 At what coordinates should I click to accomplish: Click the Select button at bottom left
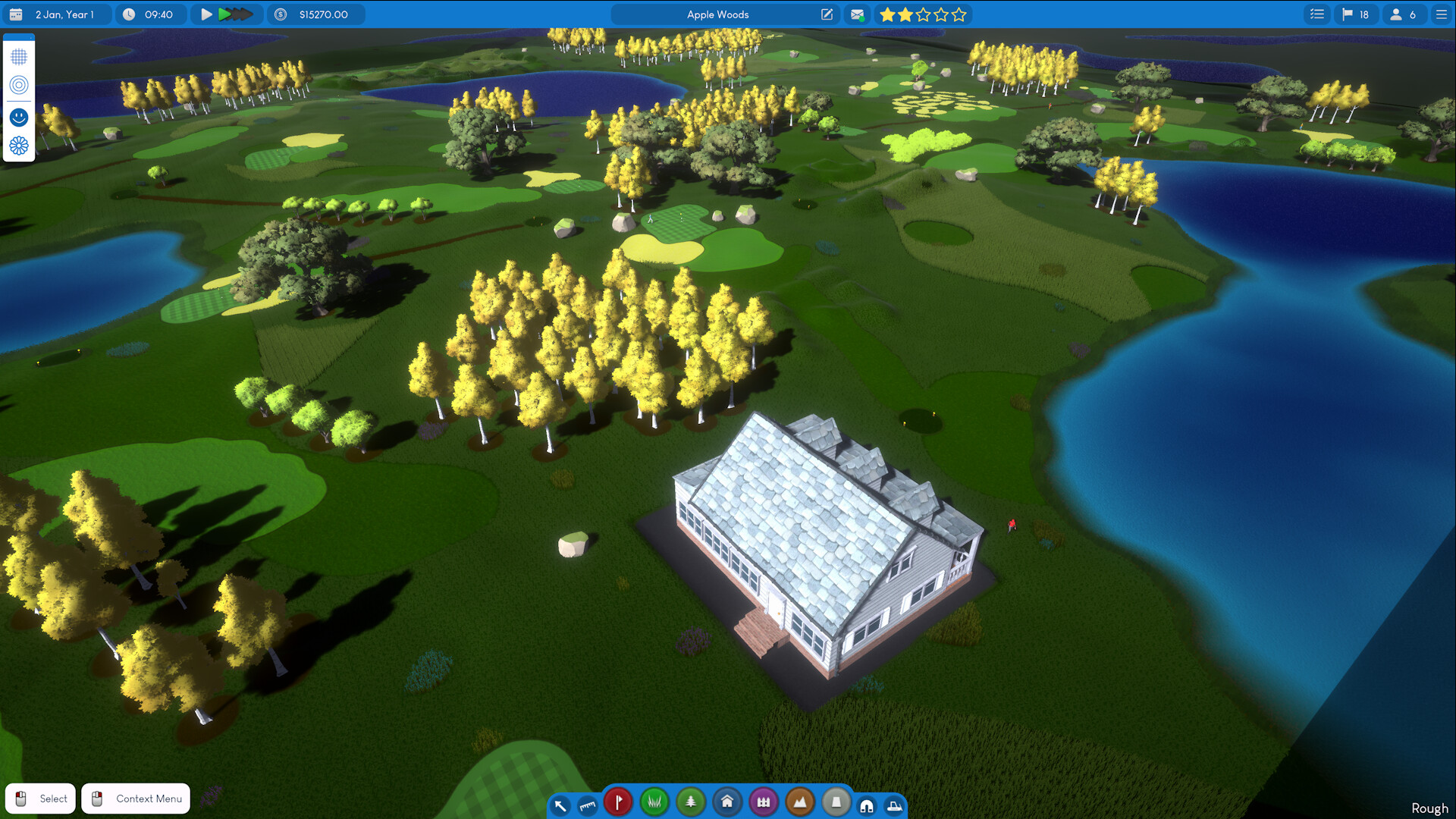[39, 798]
